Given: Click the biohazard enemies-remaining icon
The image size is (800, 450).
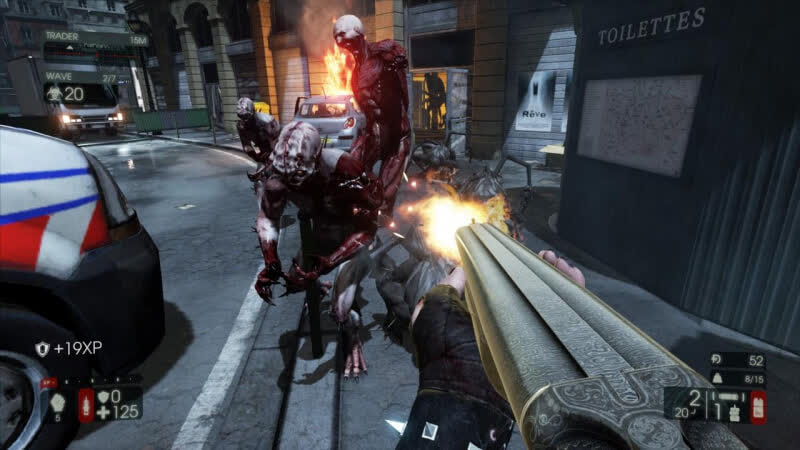Looking at the screenshot, I should click(54, 93).
